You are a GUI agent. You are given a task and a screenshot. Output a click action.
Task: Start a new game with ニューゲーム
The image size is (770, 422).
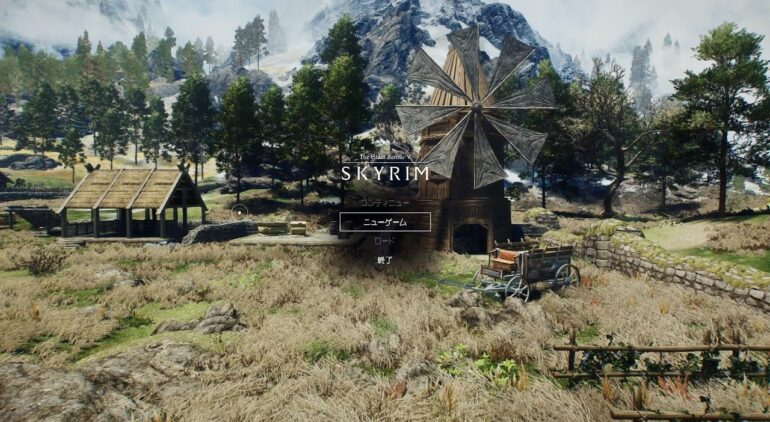point(385,222)
